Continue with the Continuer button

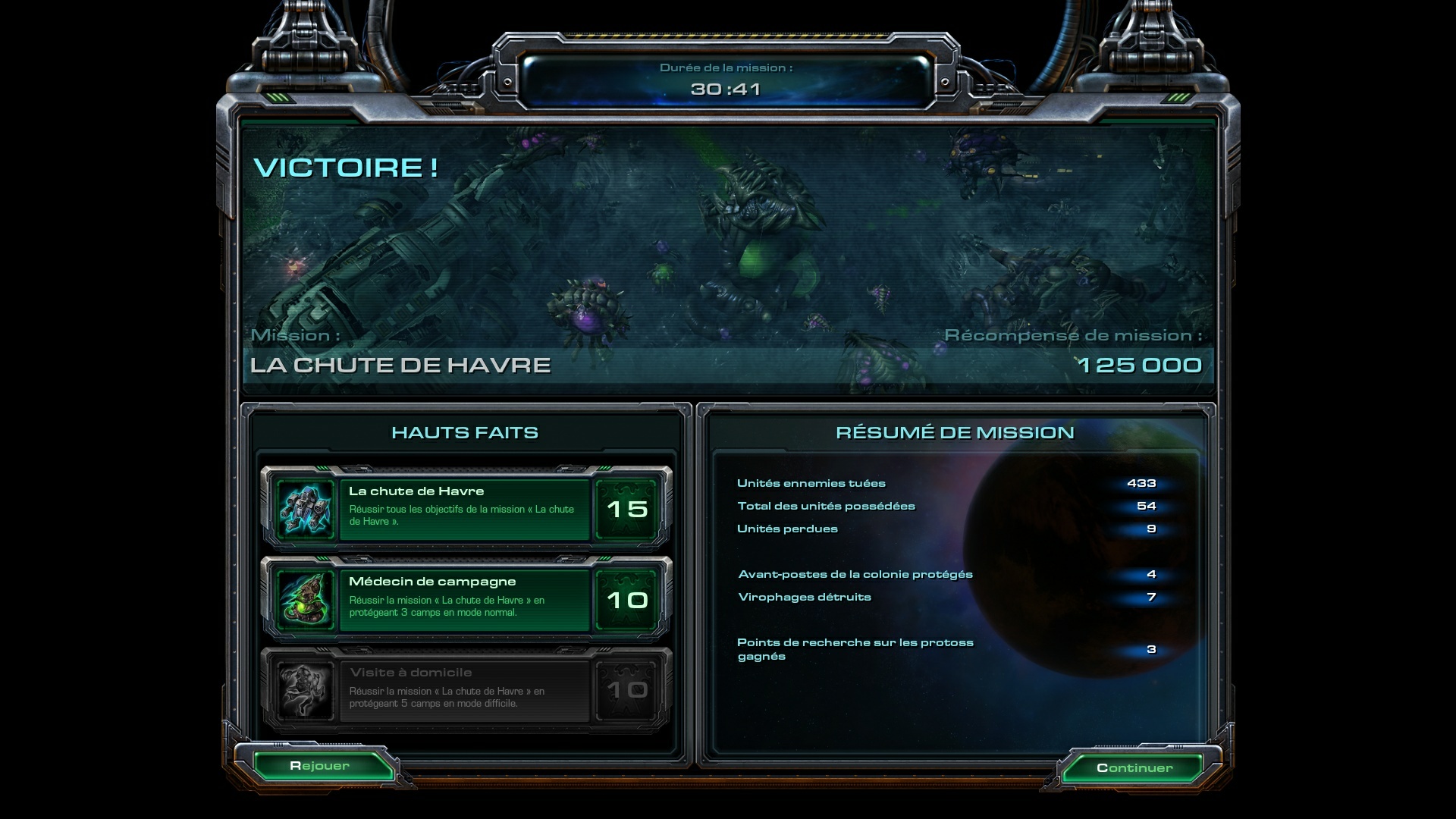1134,768
